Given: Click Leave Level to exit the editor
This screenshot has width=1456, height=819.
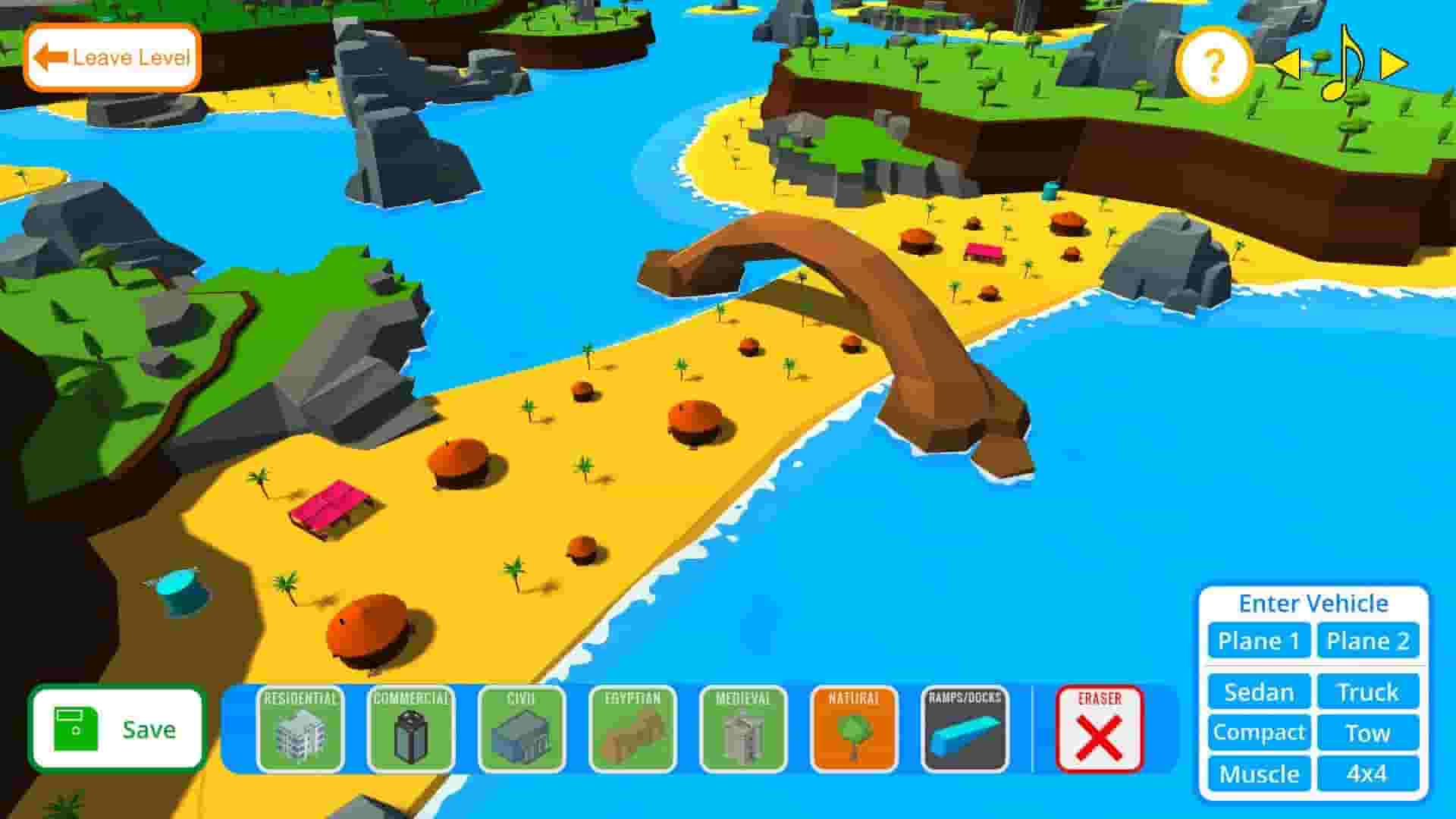Looking at the screenshot, I should pos(112,56).
